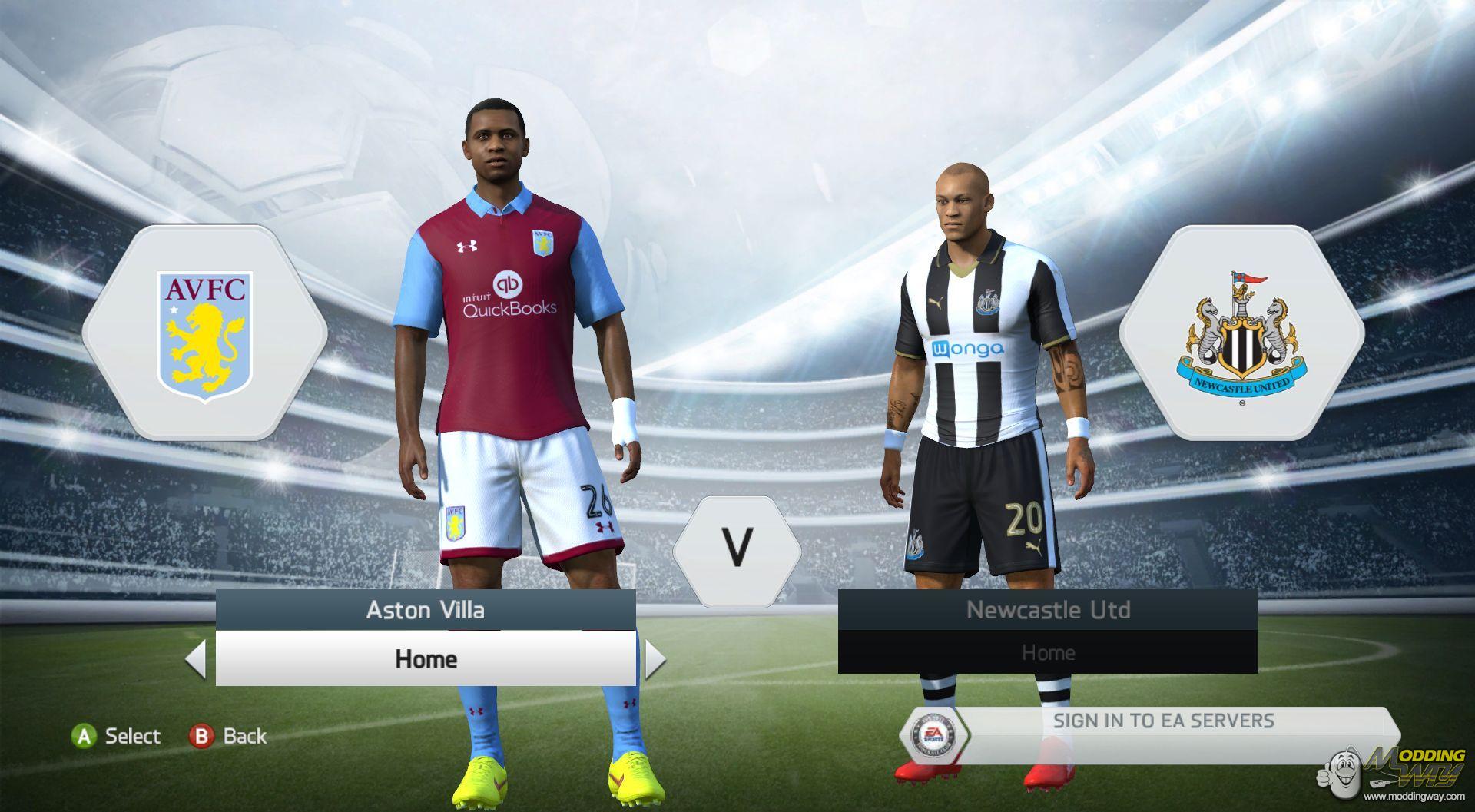
Task: Click the Sign In To EA Servers banner
Action: click(x=1162, y=721)
